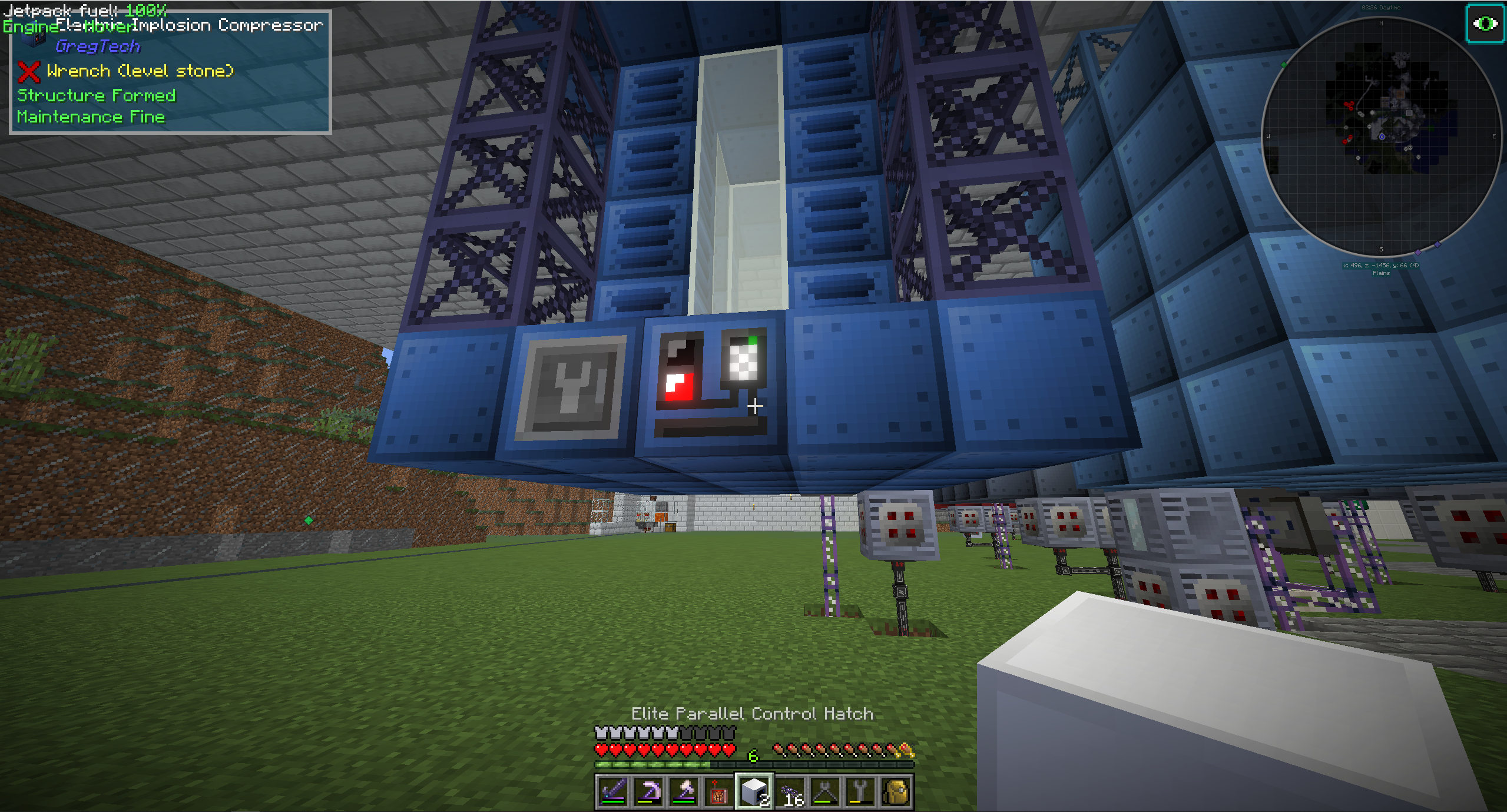Select the purple pickaxe in the hotbar

point(650,790)
